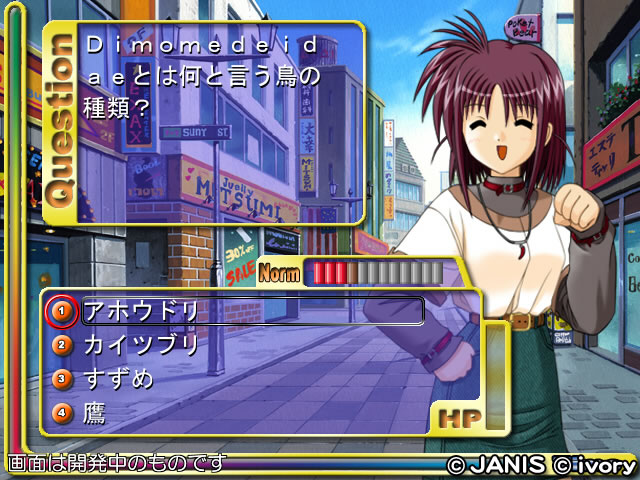Answer with option 4, 鷹
Screen dimensions: 640x480
point(95,412)
